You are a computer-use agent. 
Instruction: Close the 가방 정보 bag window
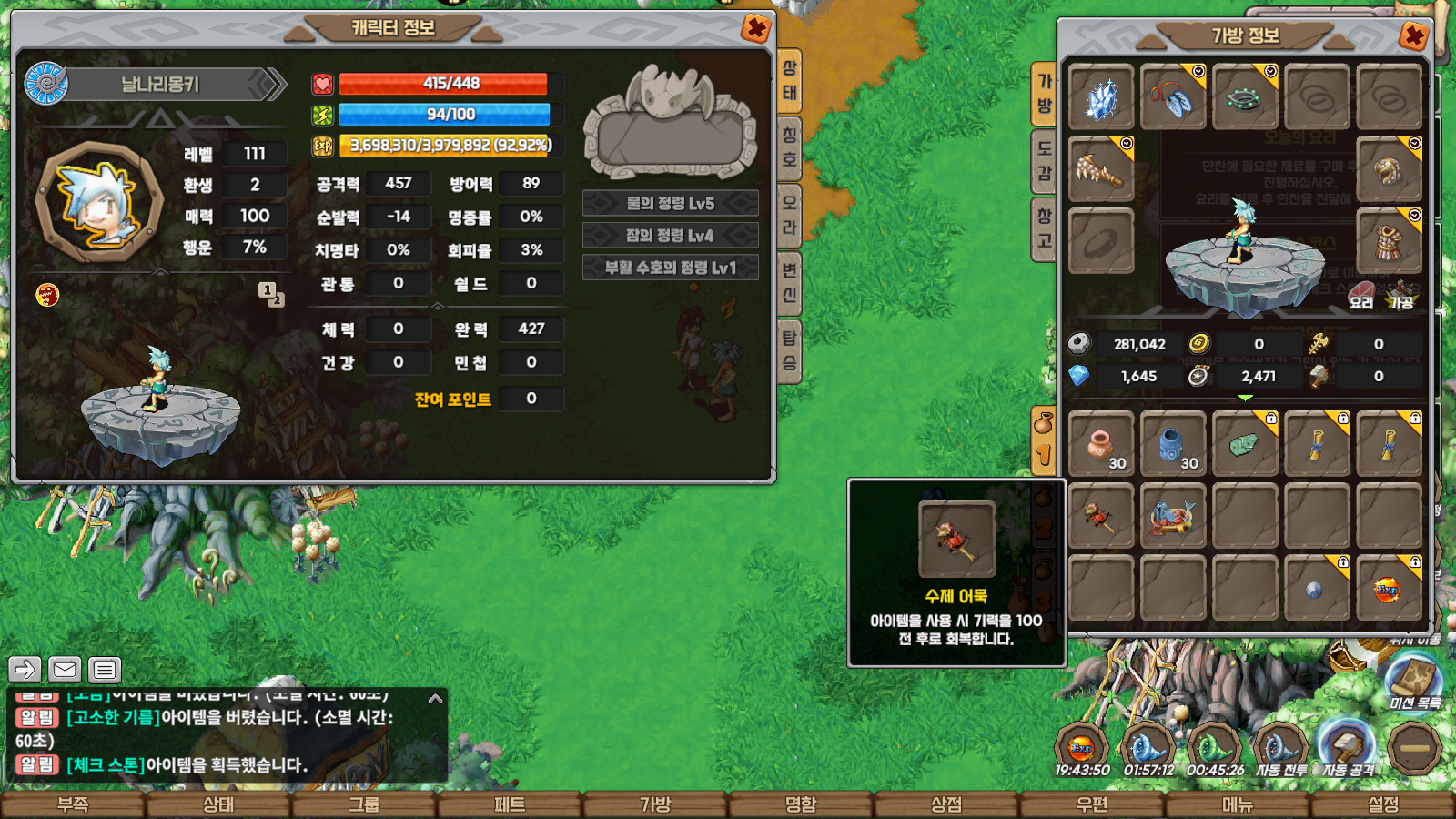coord(1413,36)
